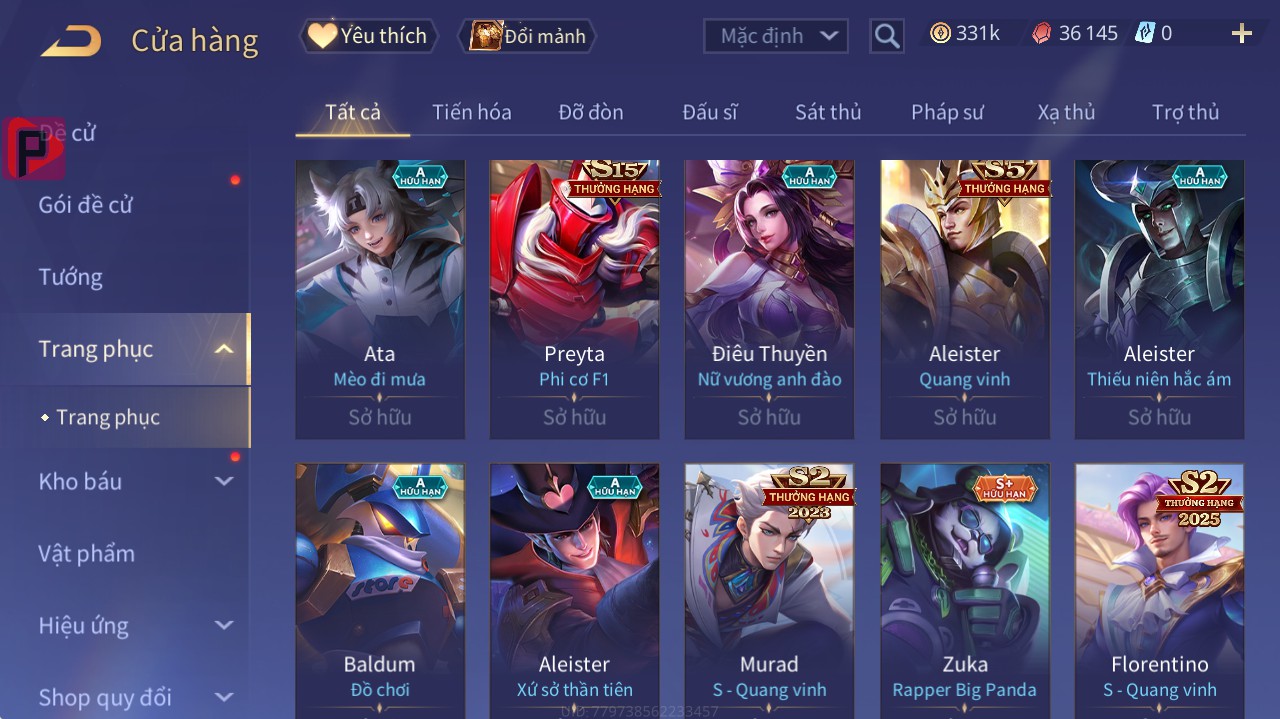Screen dimensions: 1280x719
Task: Click the magnifying glass search button
Action: coord(887,36)
